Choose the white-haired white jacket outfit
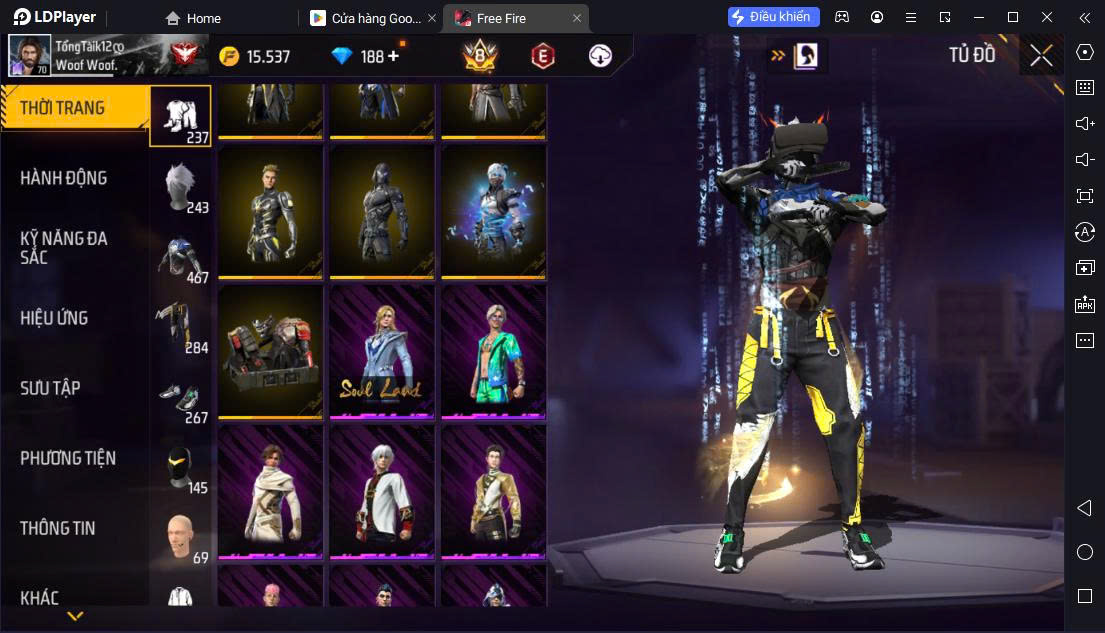Image resolution: width=1105 pixels, height=633 pixels. click(381, 491)
